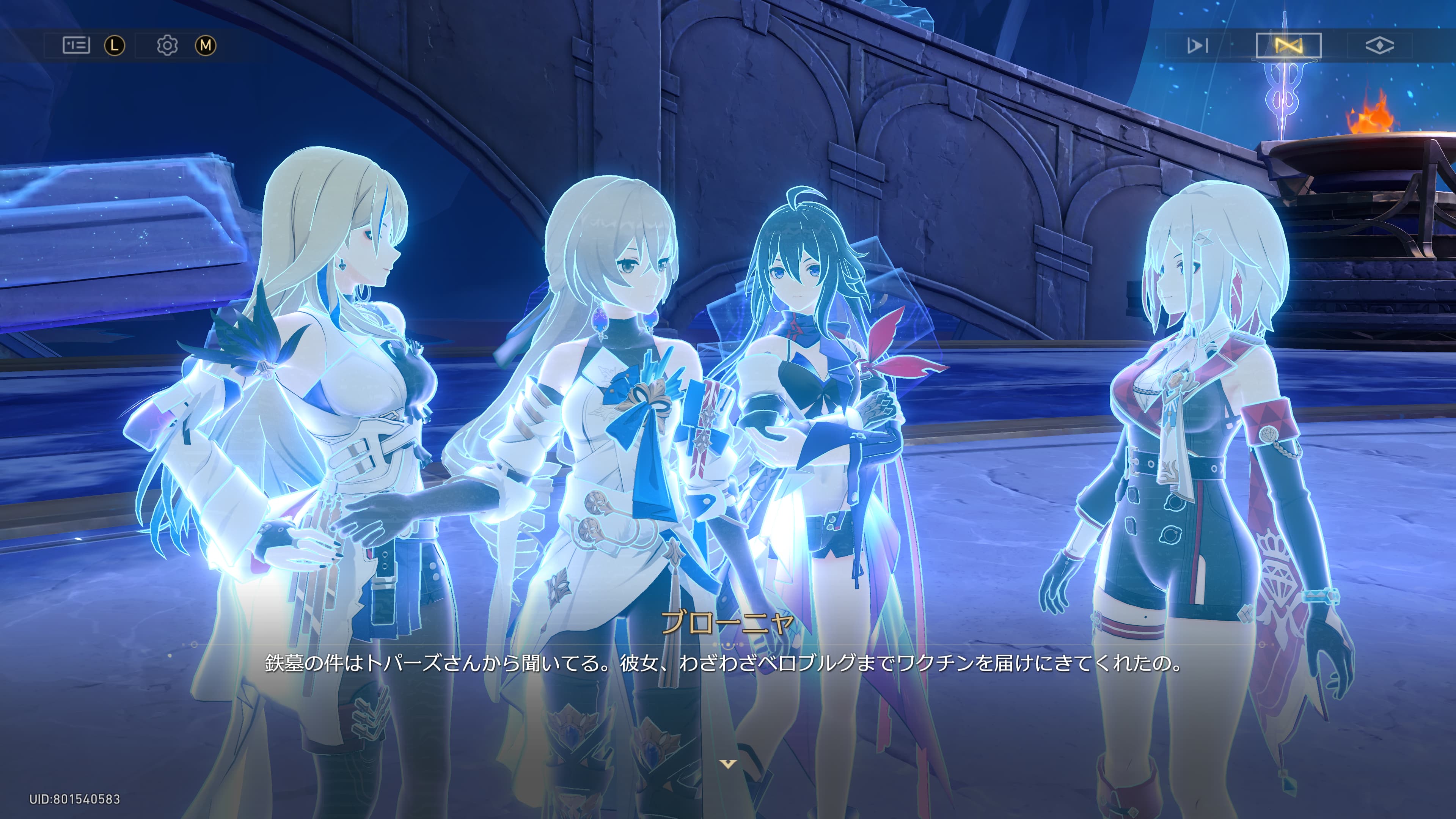
Task: Open the gear settings icon
Action: point(167,45)
